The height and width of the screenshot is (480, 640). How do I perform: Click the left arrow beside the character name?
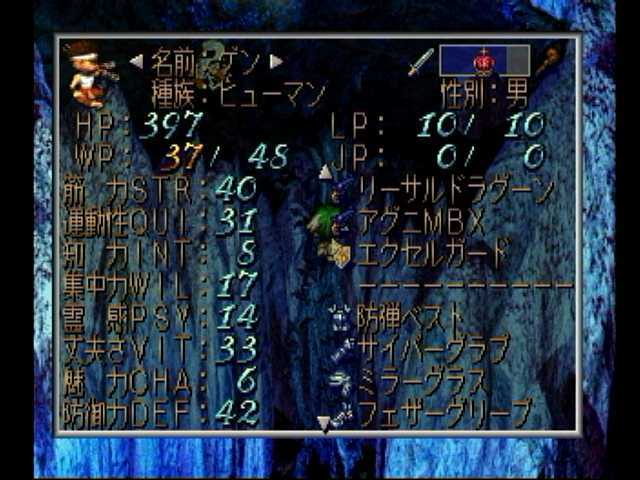point(136,61)
